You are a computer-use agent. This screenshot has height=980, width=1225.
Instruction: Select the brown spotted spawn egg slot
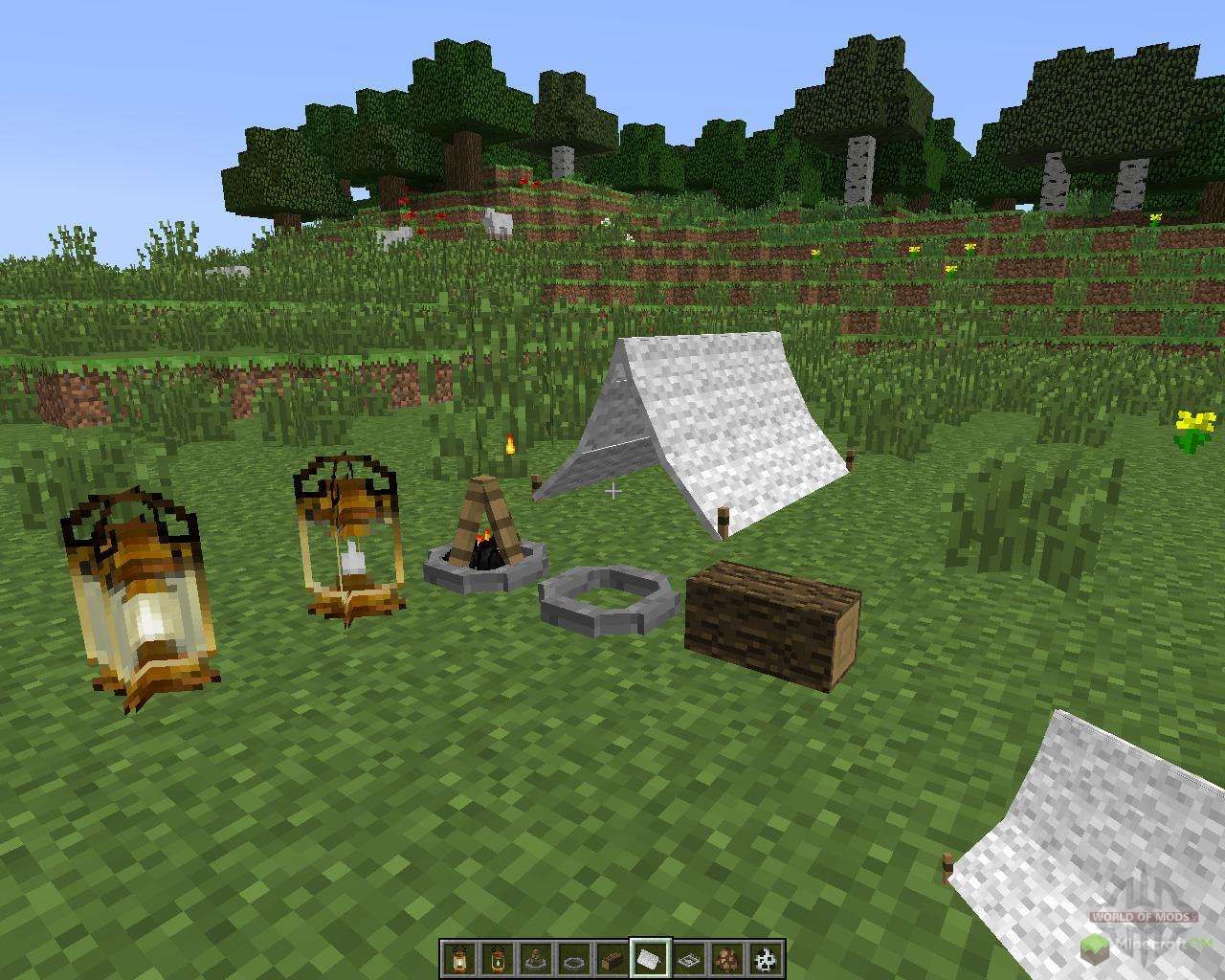[727, 958]
